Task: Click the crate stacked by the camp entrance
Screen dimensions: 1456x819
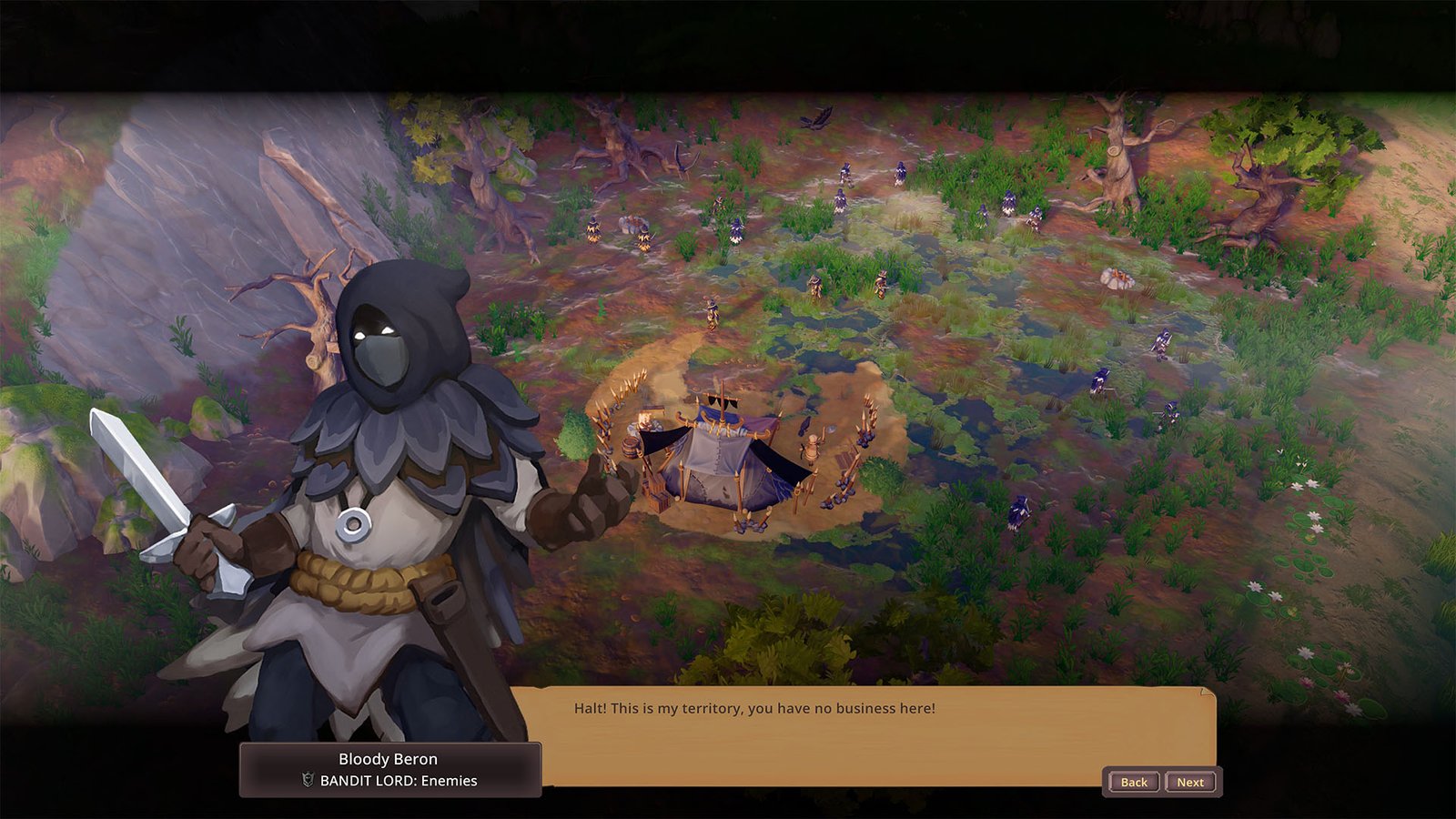Action: (657, 498)
